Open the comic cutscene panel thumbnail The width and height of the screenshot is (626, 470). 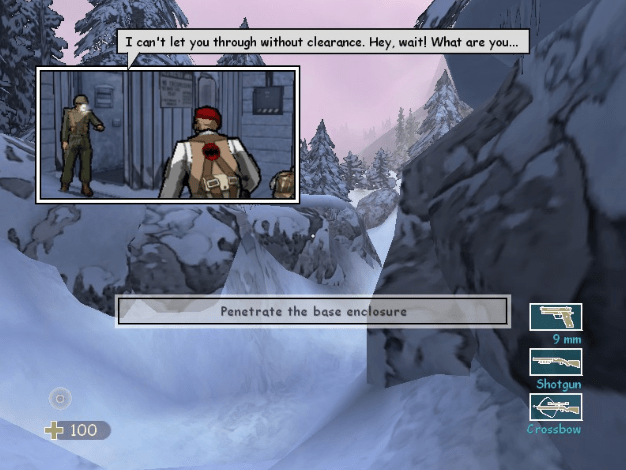[168, 135]
